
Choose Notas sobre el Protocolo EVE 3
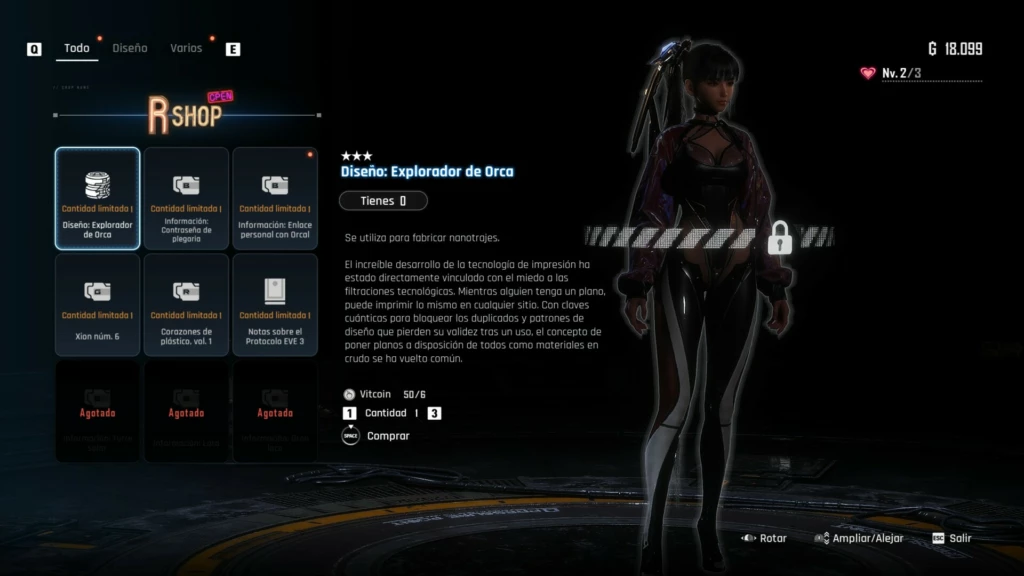click(275, 305)
